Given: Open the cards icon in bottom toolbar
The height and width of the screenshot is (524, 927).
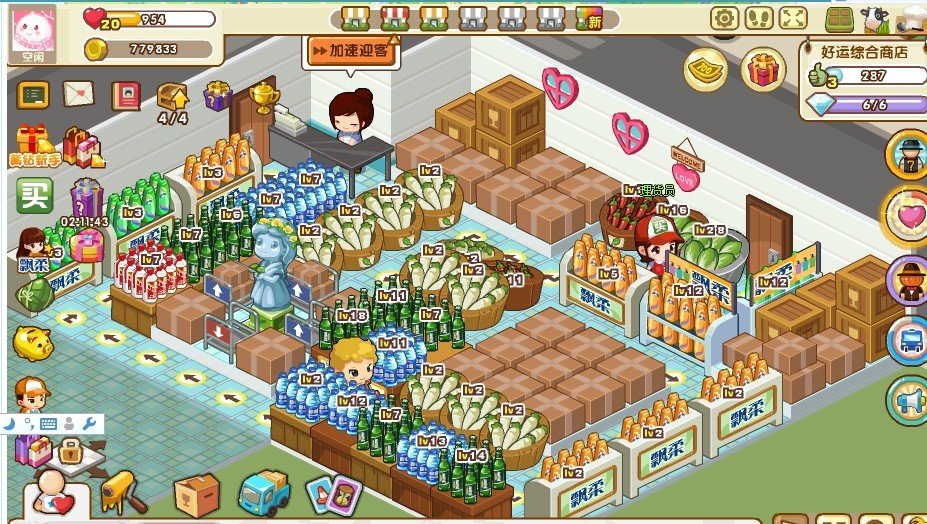Looking at the screenshot, I should (333, 492).
